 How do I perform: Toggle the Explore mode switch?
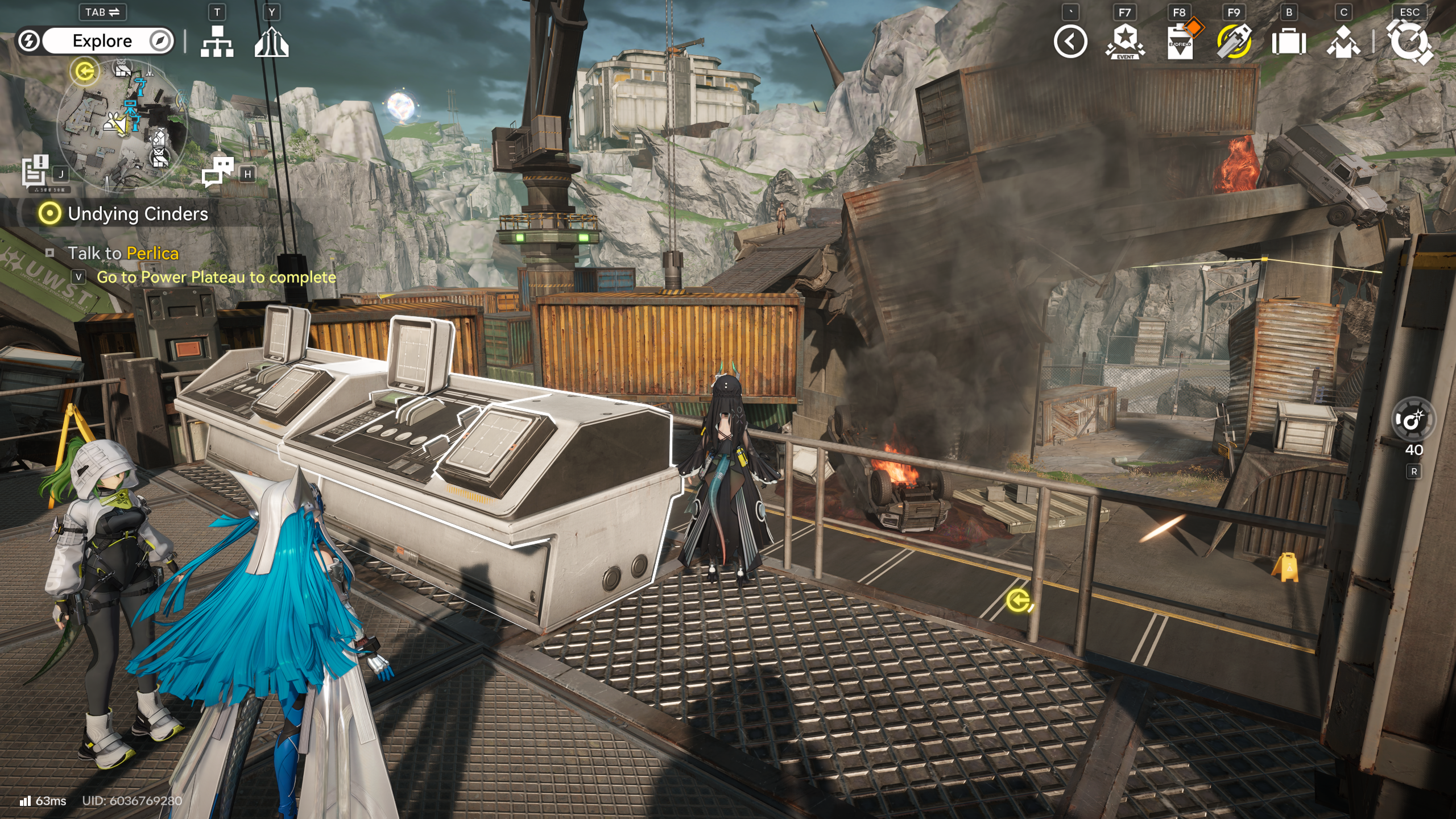click(x=95, y=41)
